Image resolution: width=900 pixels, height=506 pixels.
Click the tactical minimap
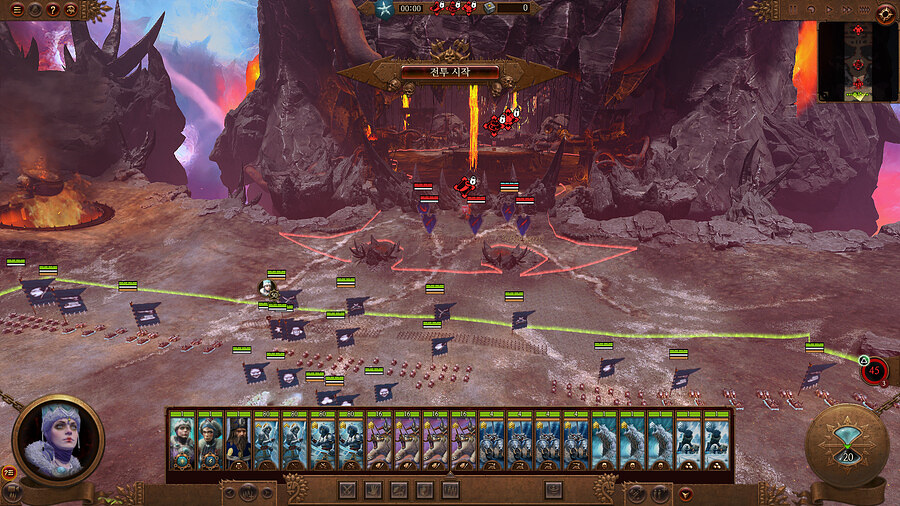[857, 62]
